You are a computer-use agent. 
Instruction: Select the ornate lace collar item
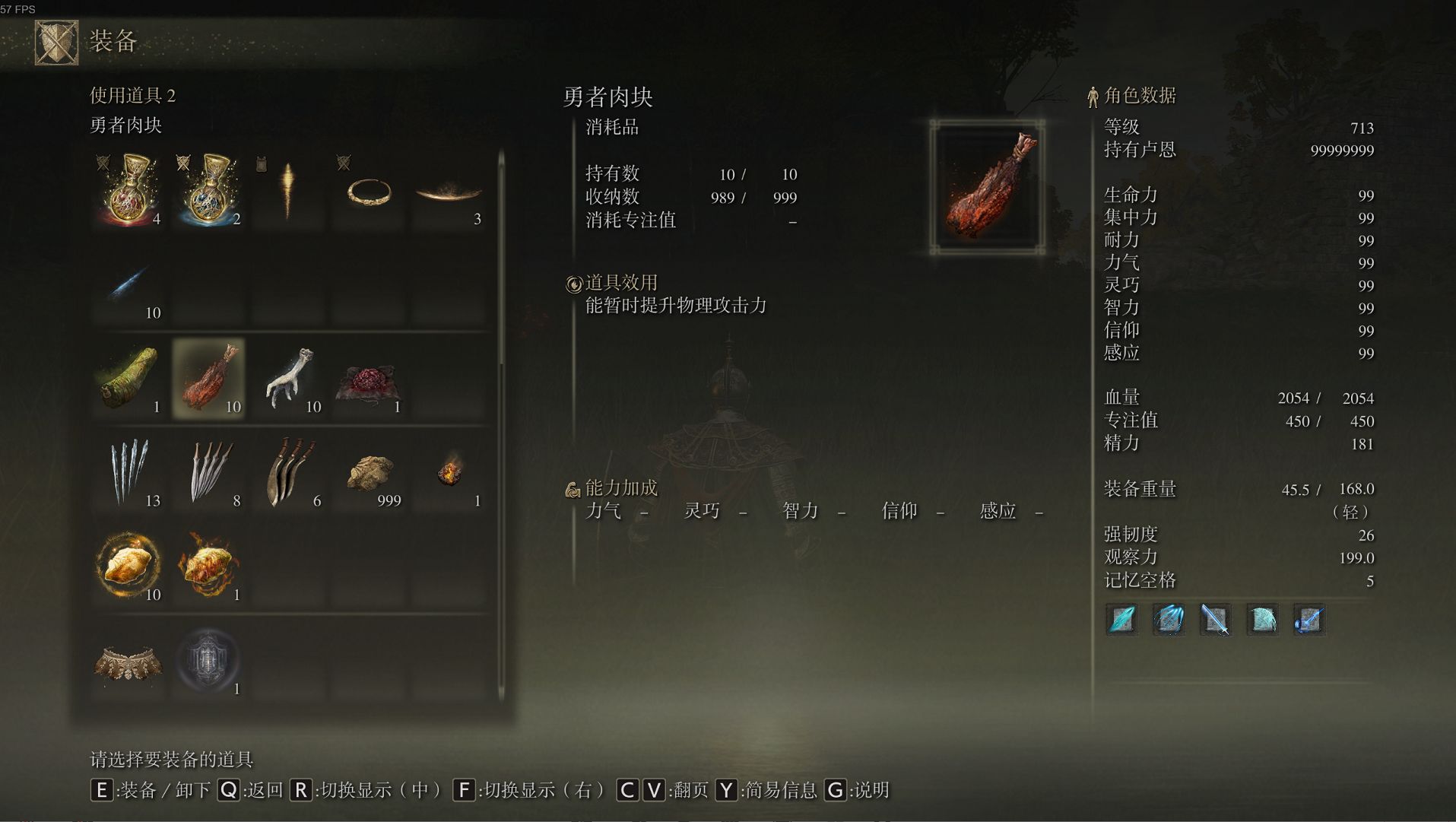pyautogui.click(x=128, y=661)
